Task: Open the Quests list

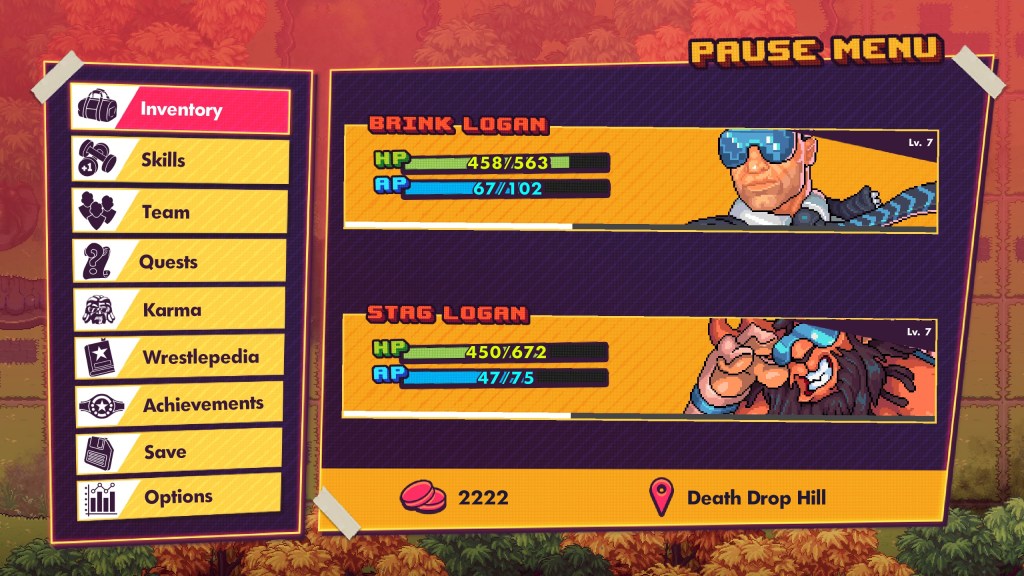Action: point(180,262)
